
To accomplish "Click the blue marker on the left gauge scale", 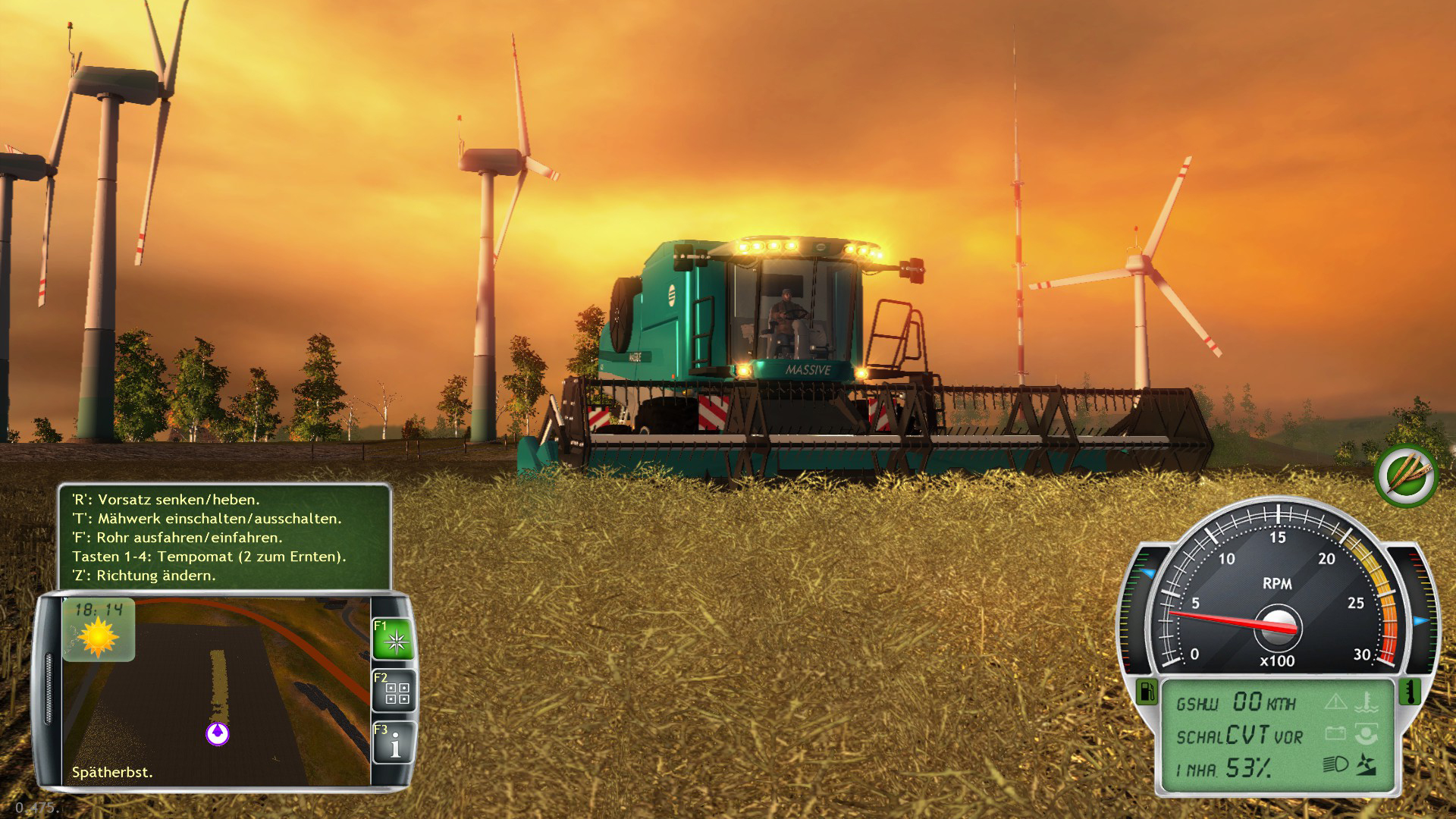I will 1147,573.
